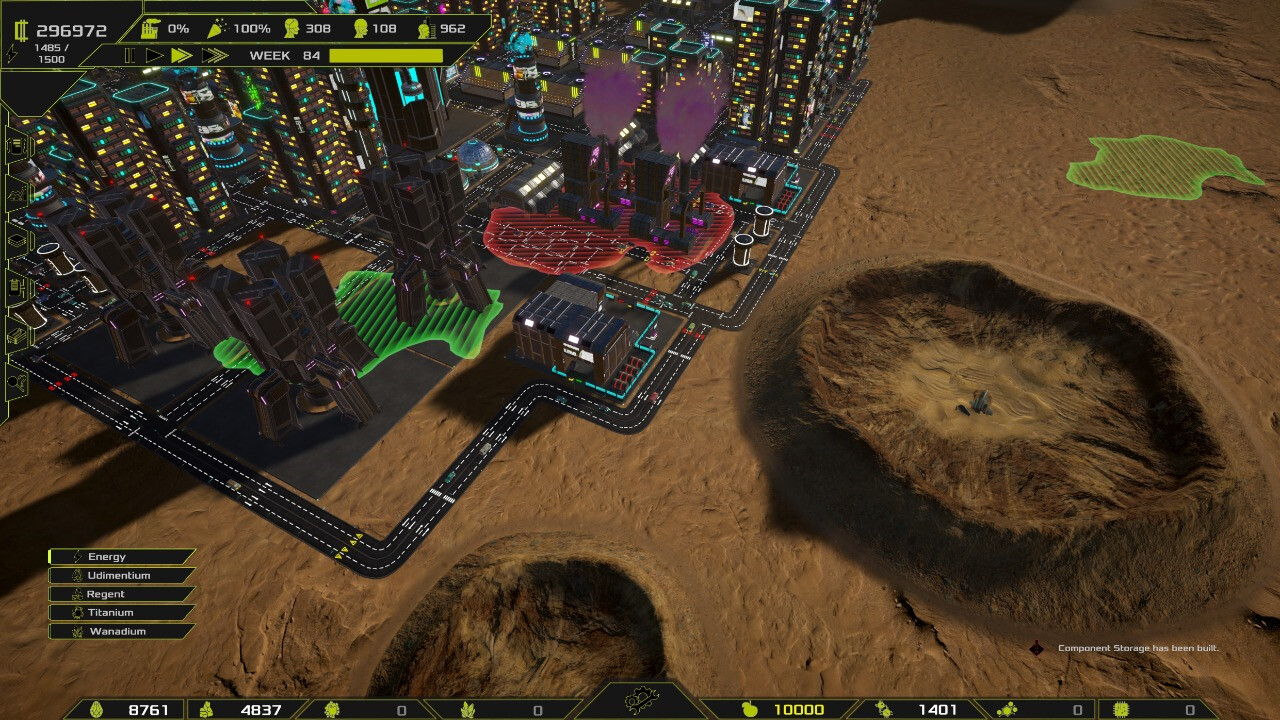Screen dimensions: 1280x720
Task: Click the apple food icon showing 10000
Action: tap(752, 707)
